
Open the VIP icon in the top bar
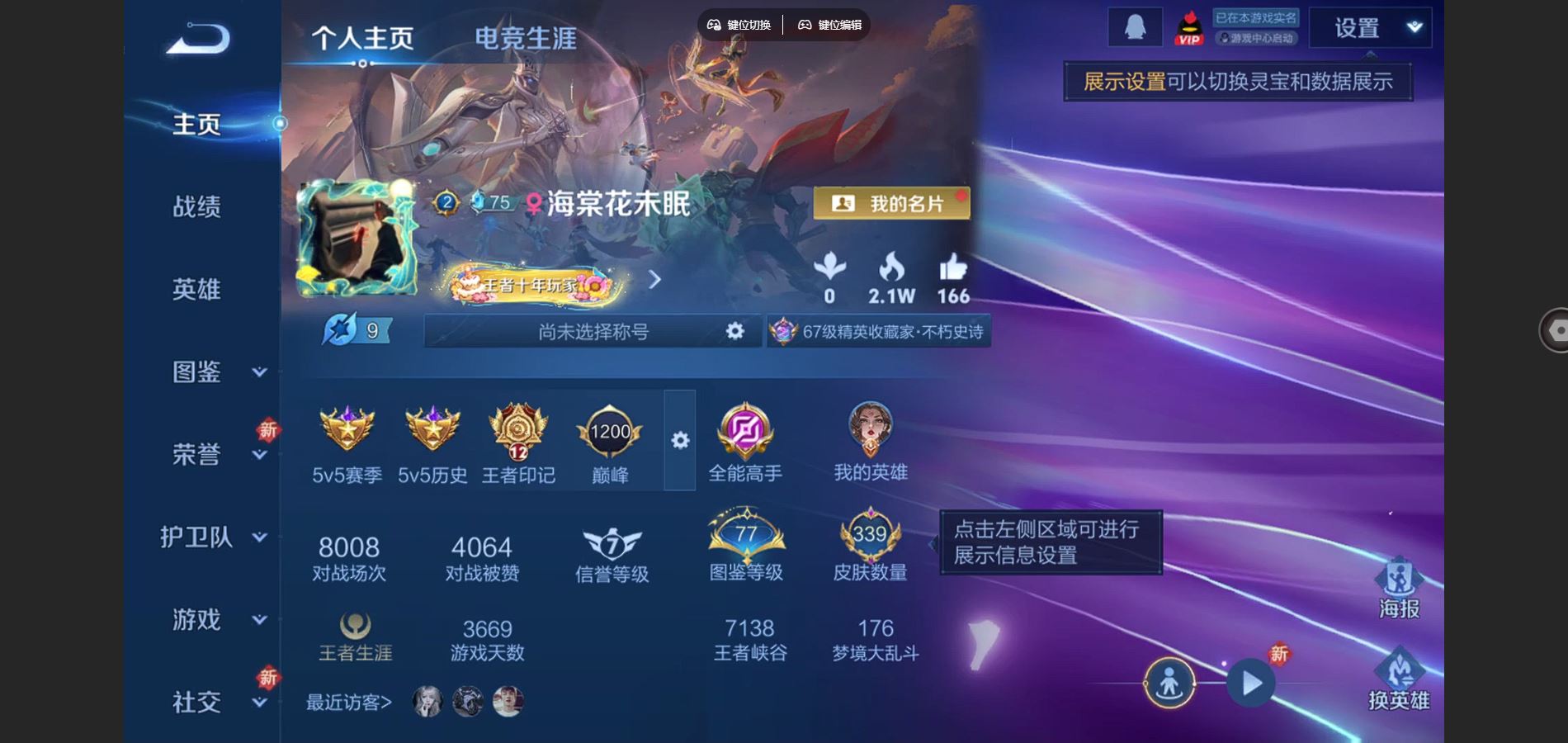[1188, 26]
